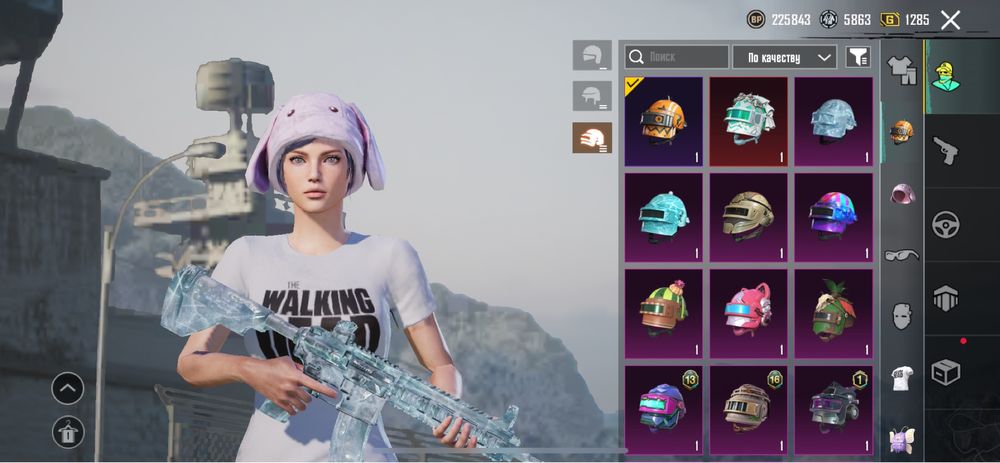Choose the teal visor helmet on red background
The image size is (1000, 463).
click(748, 121)
